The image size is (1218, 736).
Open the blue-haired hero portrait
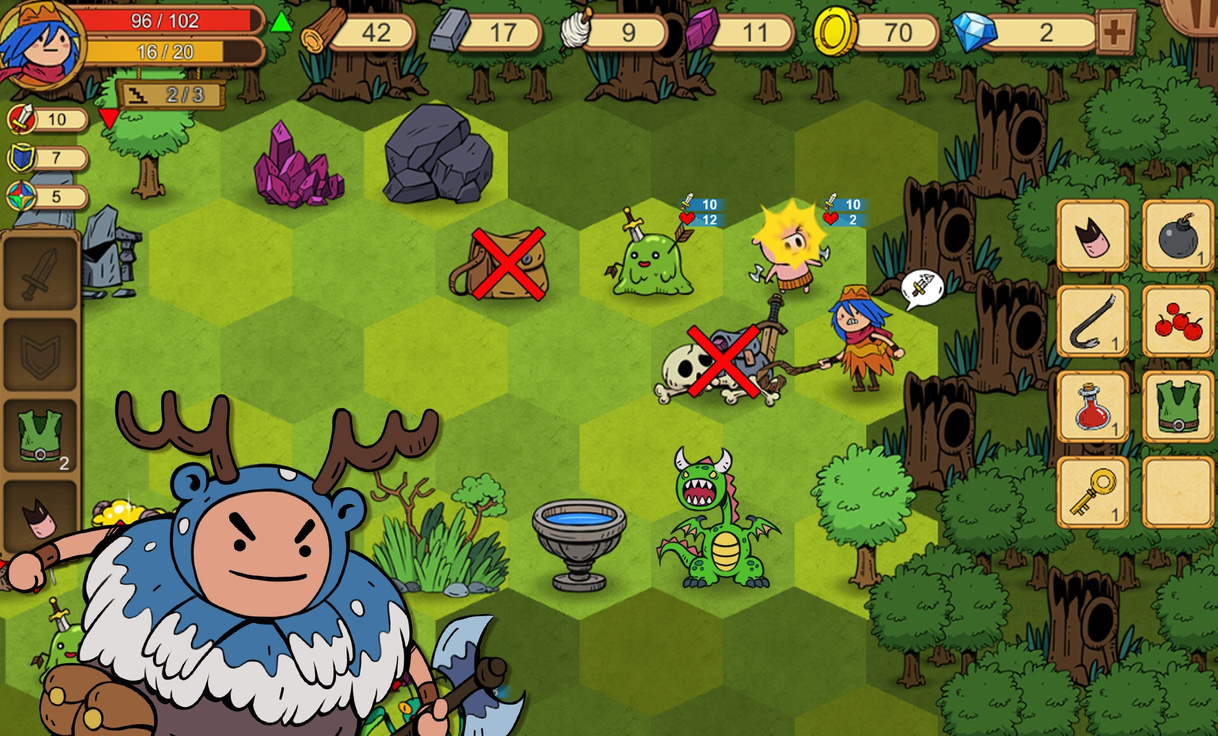click(x=42, y=42)
